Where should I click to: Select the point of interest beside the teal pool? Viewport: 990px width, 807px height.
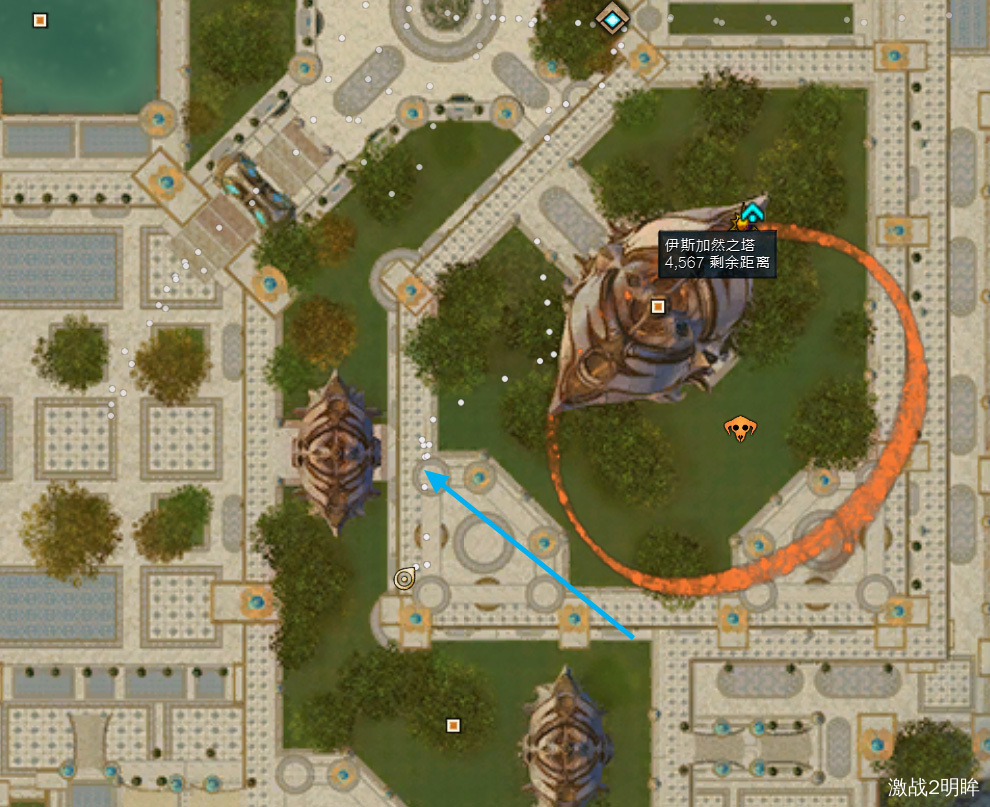coord(40,20)
